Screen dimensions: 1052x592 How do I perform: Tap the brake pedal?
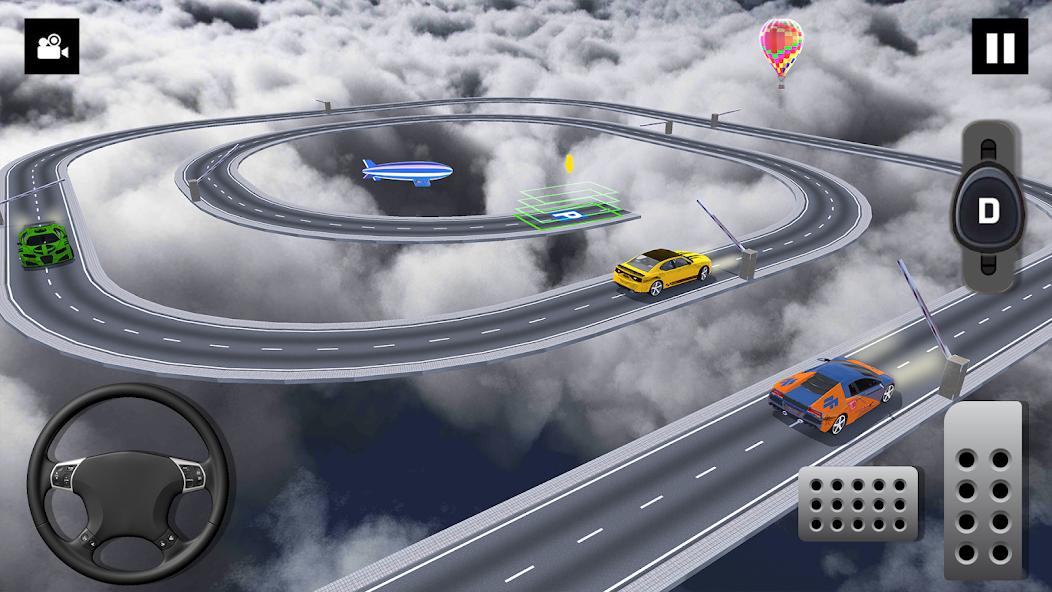click(859, 503)
